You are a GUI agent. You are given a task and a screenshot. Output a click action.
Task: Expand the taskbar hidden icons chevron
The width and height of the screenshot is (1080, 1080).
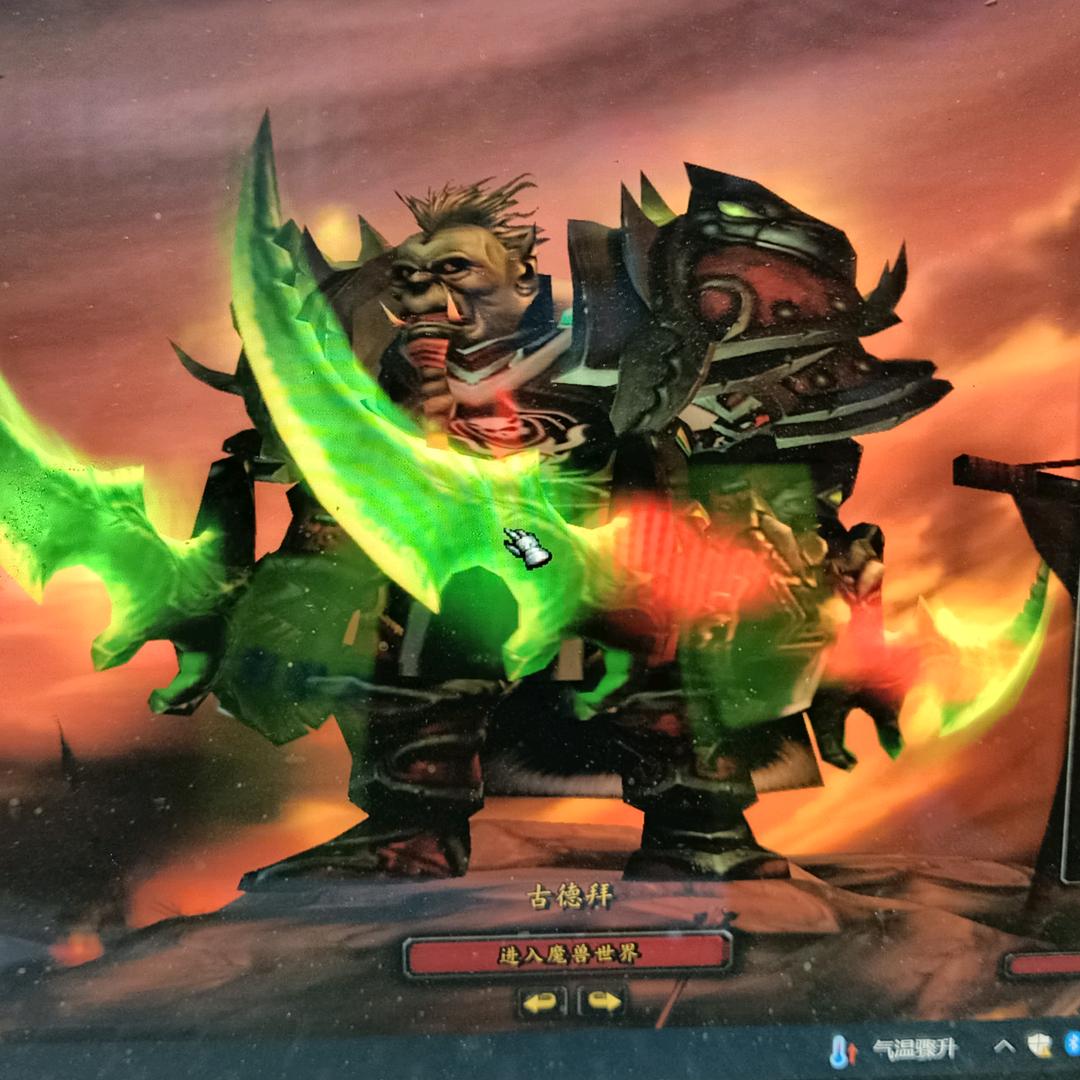pyautogui.click(x=1004, y=1047)
